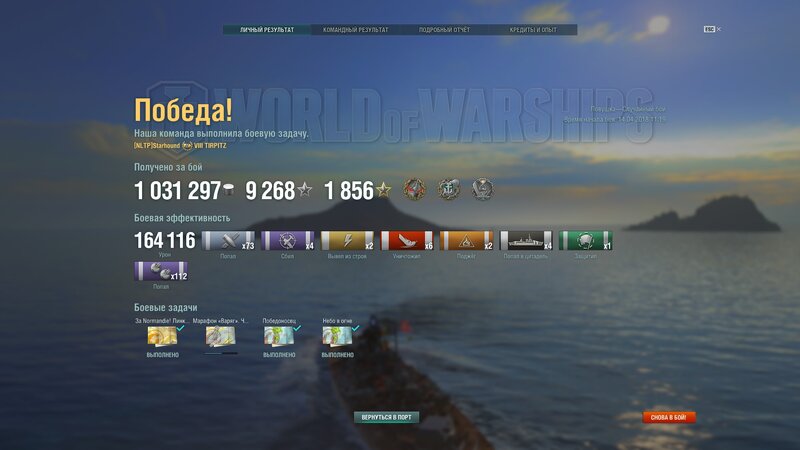
Task: Click the incapacitation lightning ribbon
Action: (x=347, y=241)
